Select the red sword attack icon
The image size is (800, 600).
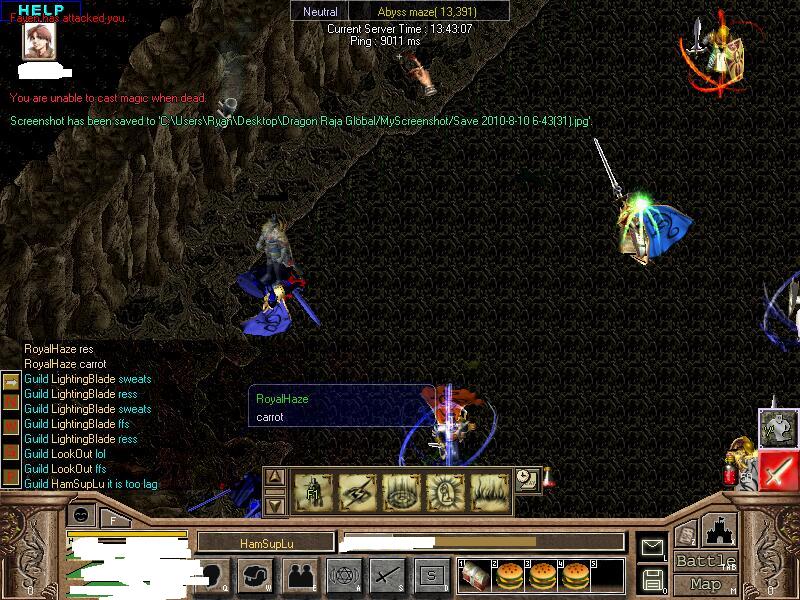coord(778,470)
